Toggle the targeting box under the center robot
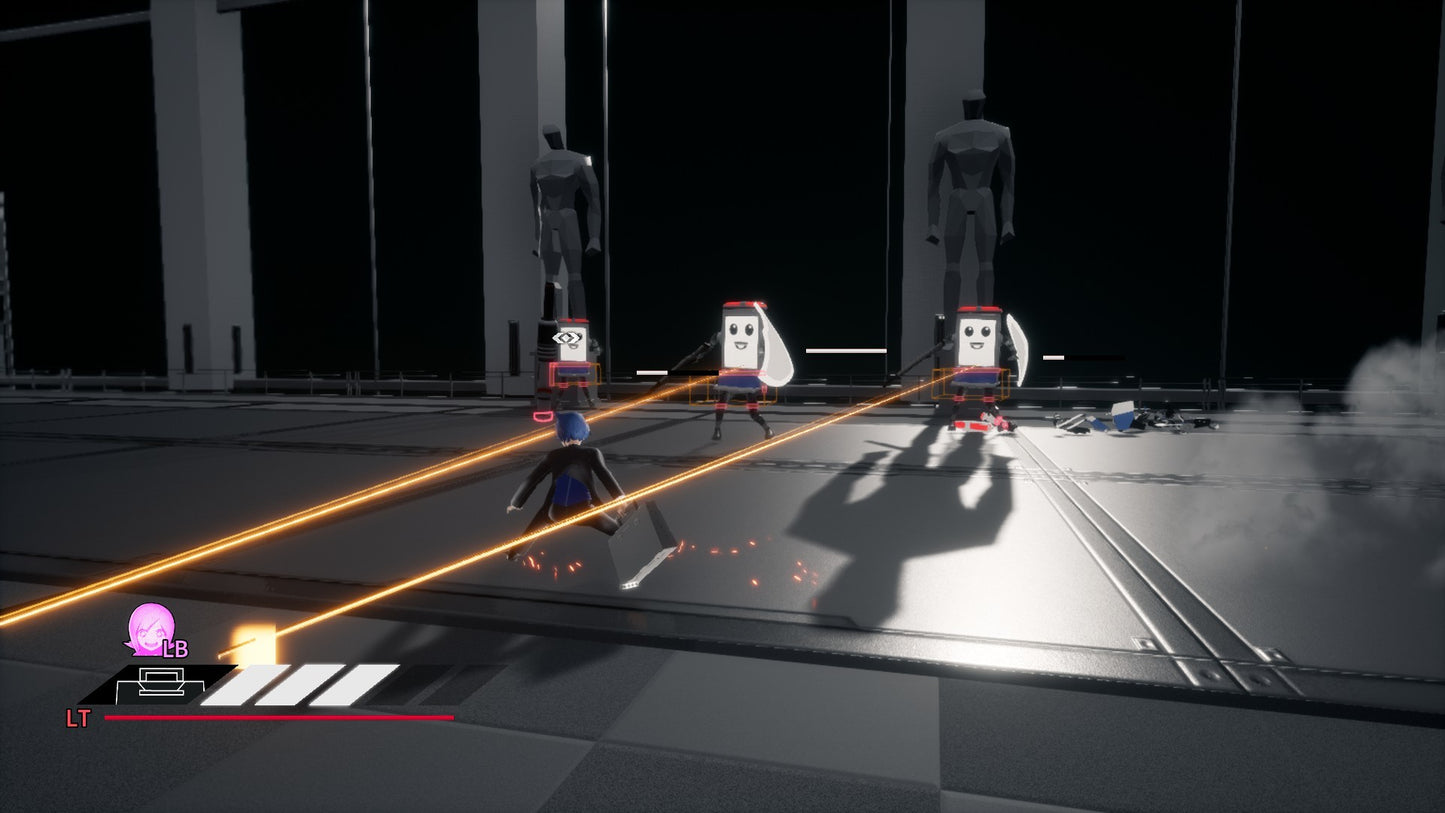This screenshot has height=813, width=1445. point(735,390)
